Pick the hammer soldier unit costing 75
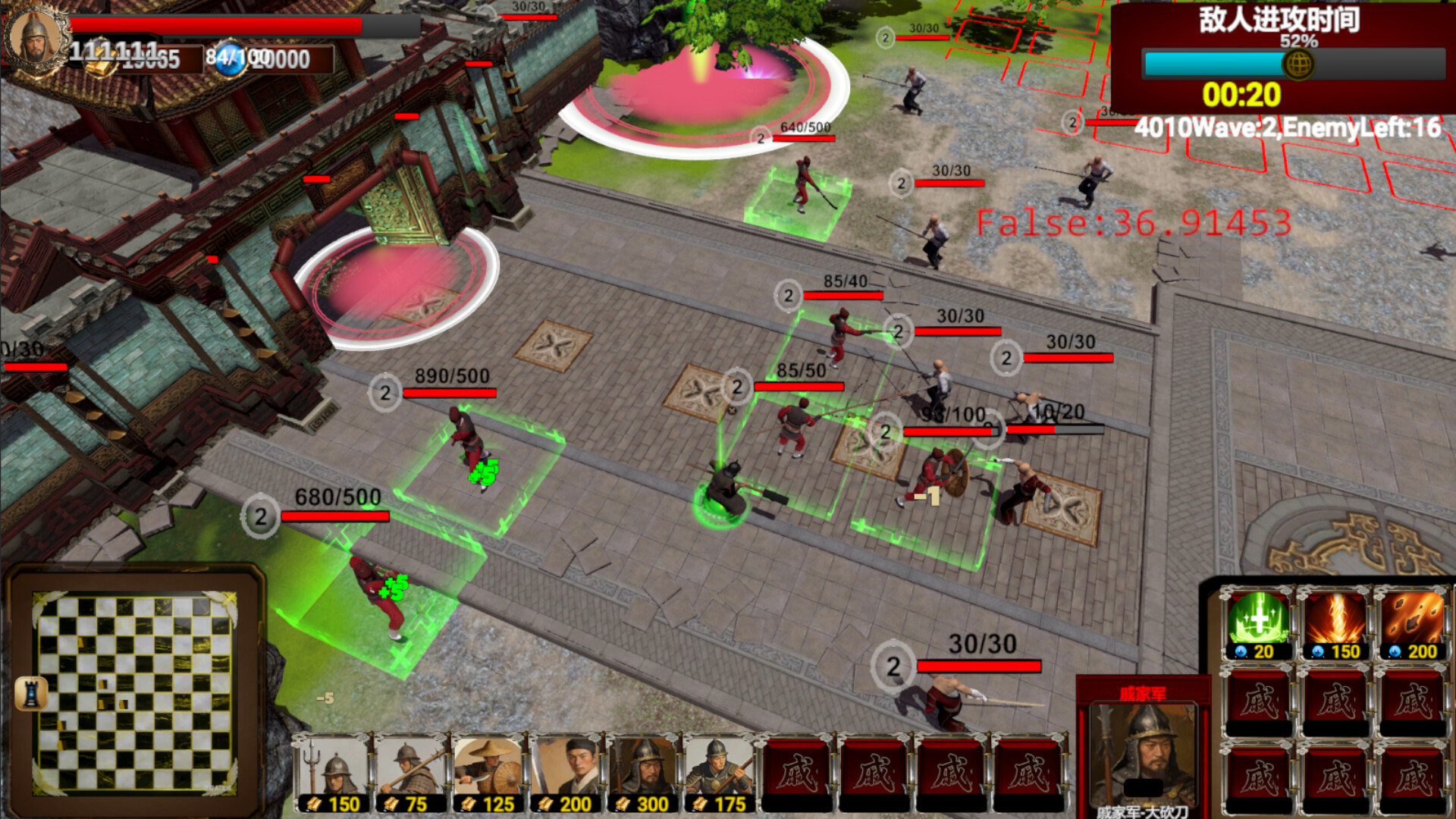 [410, 770]
